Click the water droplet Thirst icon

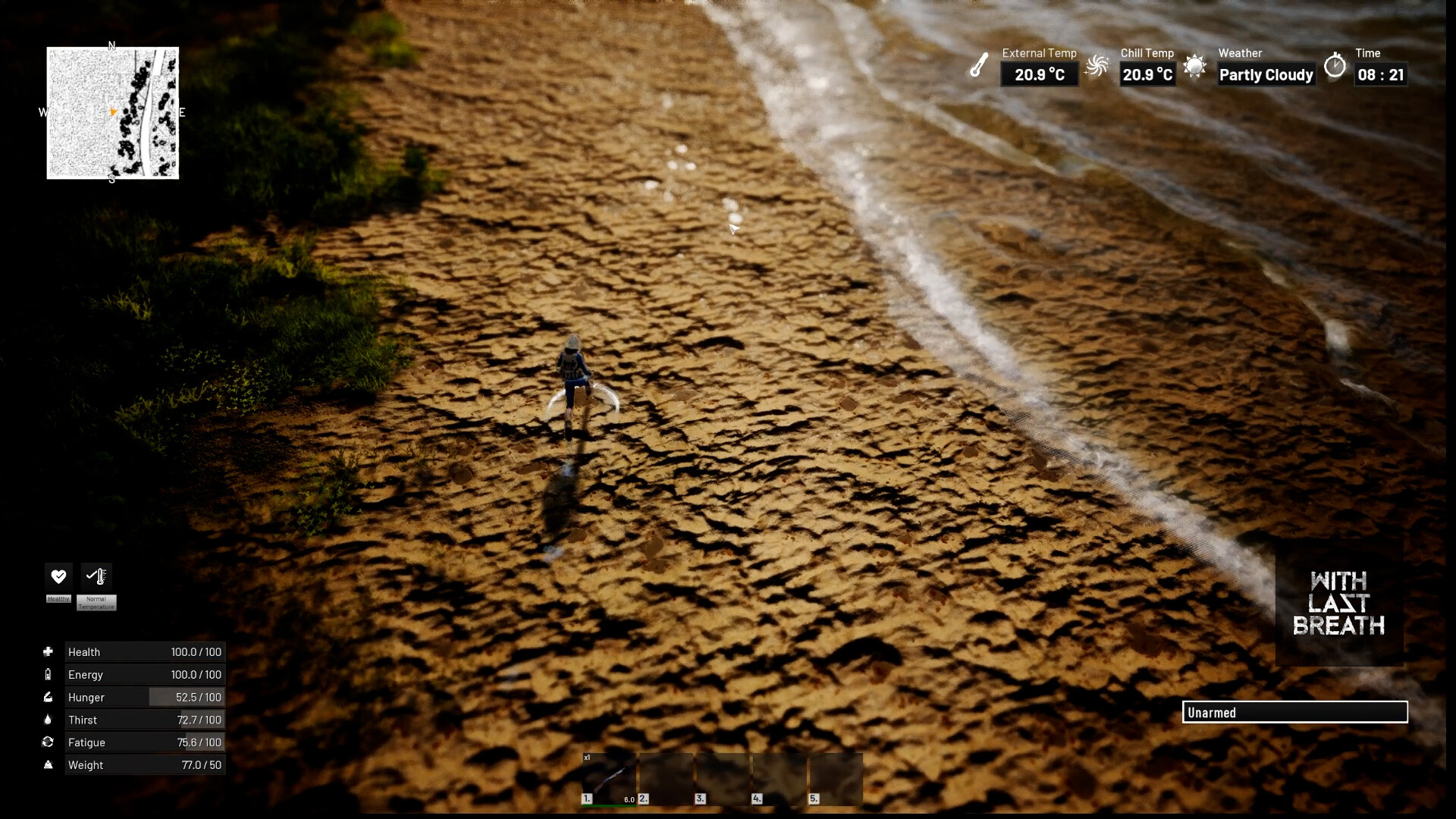[x=49, y=720]
